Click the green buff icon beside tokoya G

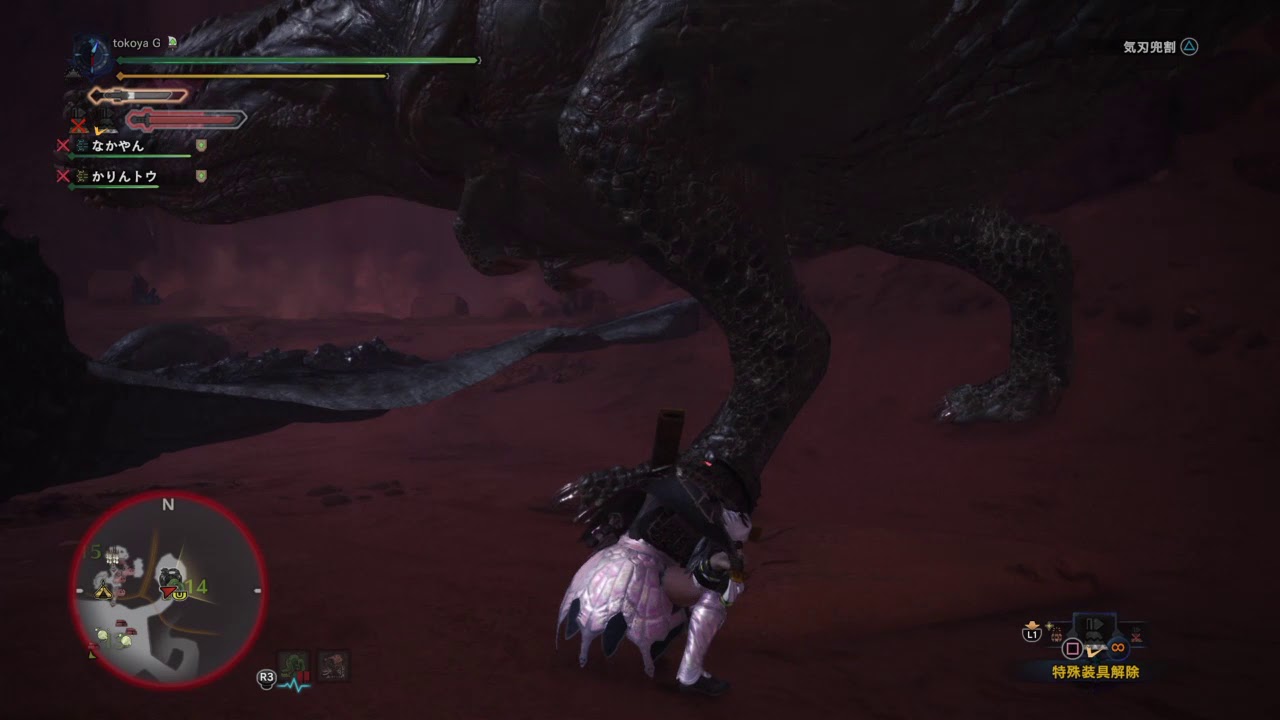point(171,43)
